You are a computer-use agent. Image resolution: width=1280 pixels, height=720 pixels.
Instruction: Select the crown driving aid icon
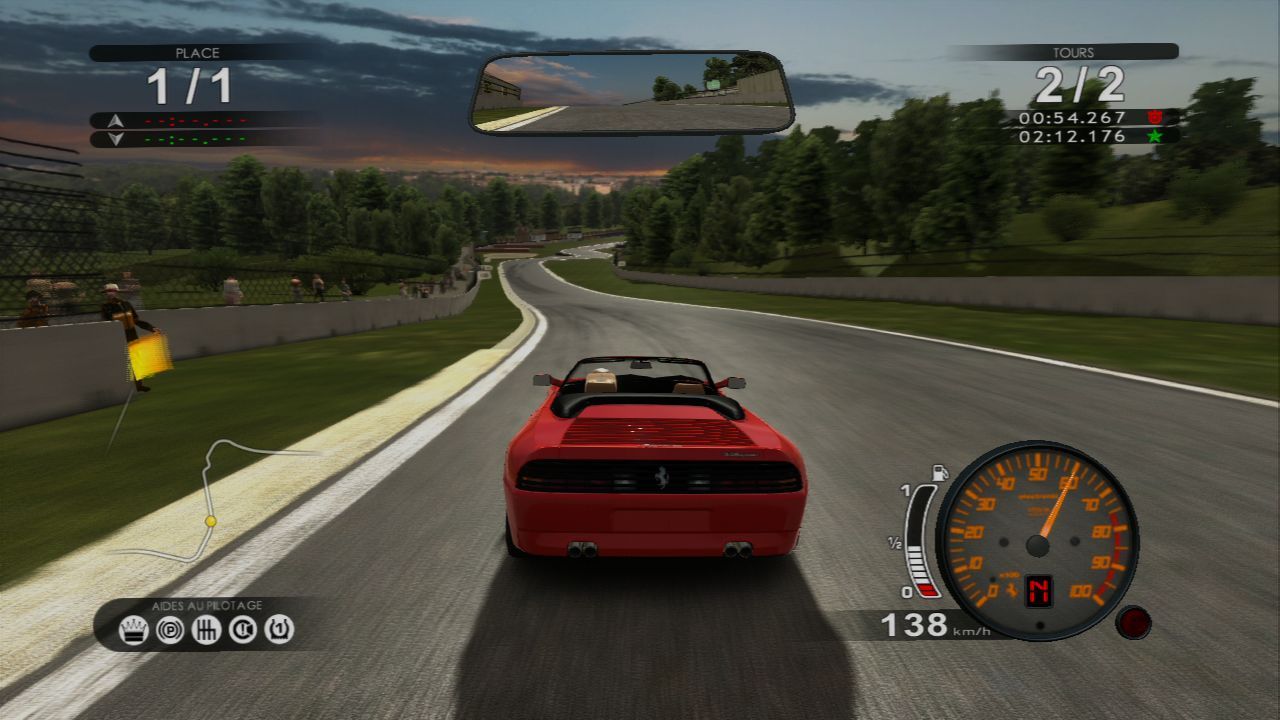pyautogui.click(x=133, y=627)
